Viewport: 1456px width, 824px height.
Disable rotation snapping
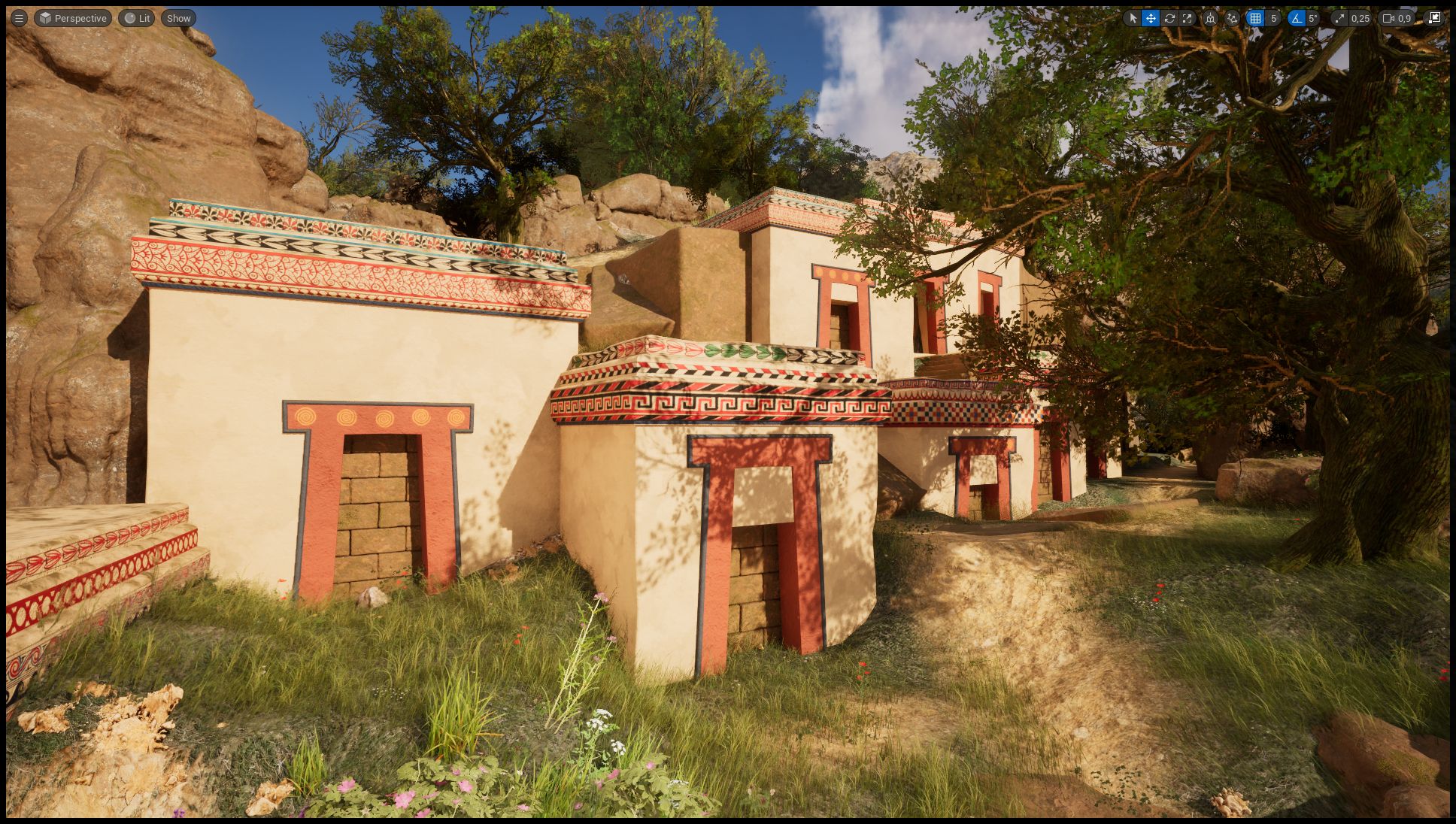pos(1296,19)
